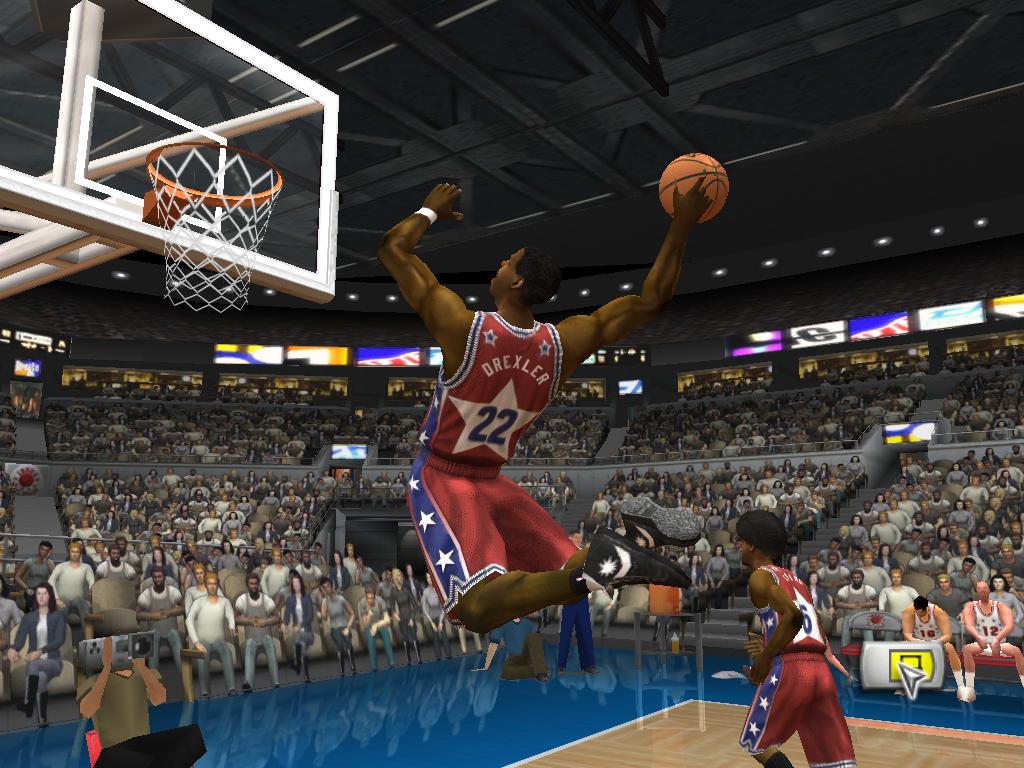
Task: Click the gray button with yellow square icon
Action: click(900, 667)
